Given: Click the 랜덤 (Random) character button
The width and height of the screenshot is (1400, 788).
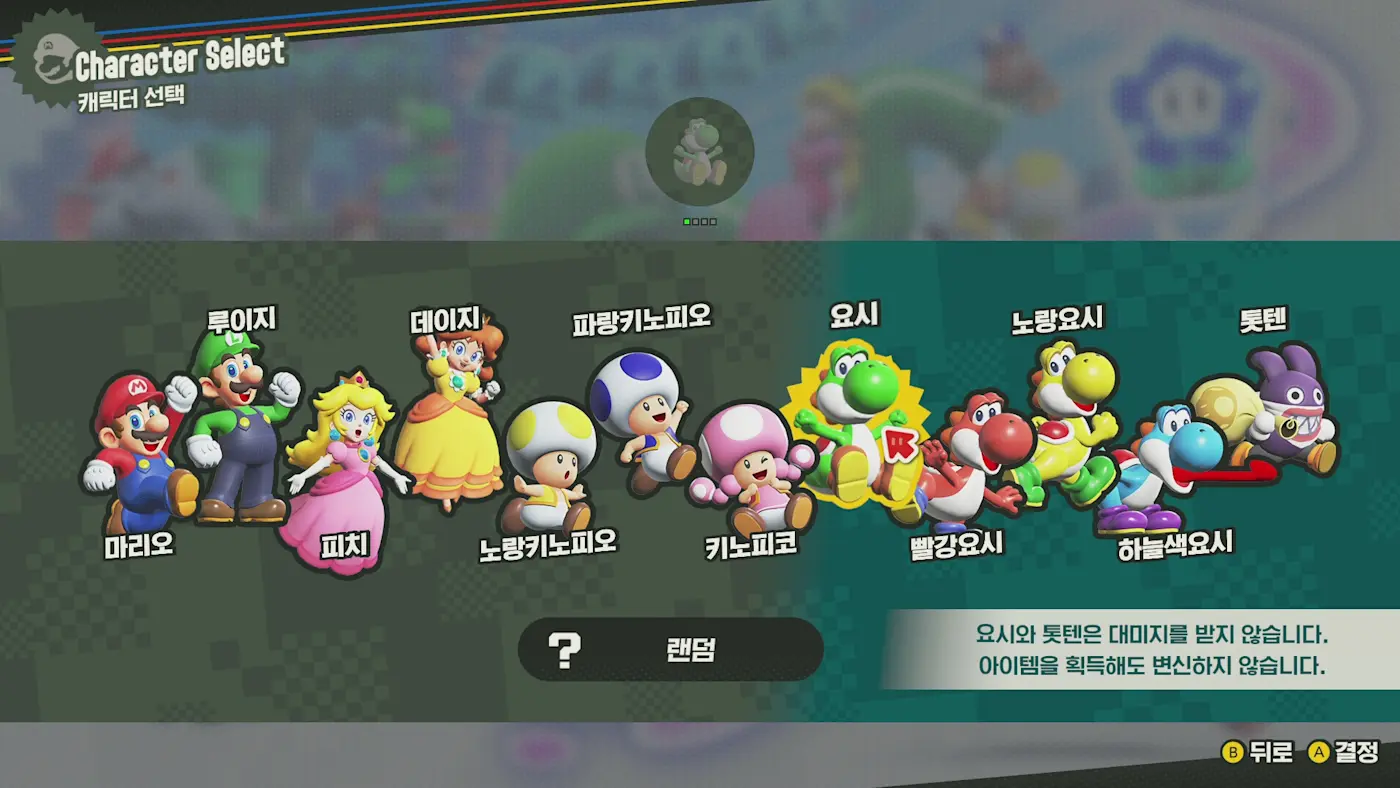Looking at the screenshot, I should click(668, 649).
